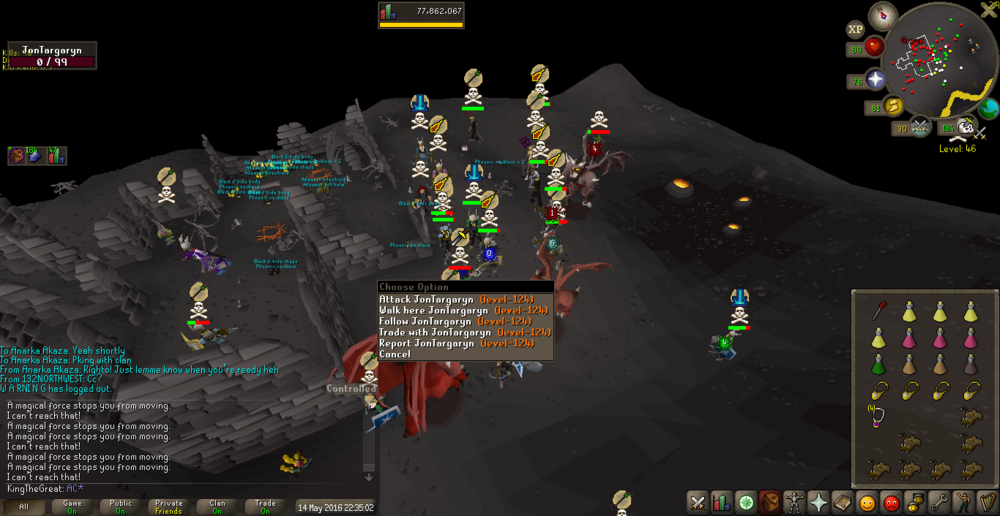1000x516 pixels.
Task: Click the compass on the minimap
Action: 882,15
